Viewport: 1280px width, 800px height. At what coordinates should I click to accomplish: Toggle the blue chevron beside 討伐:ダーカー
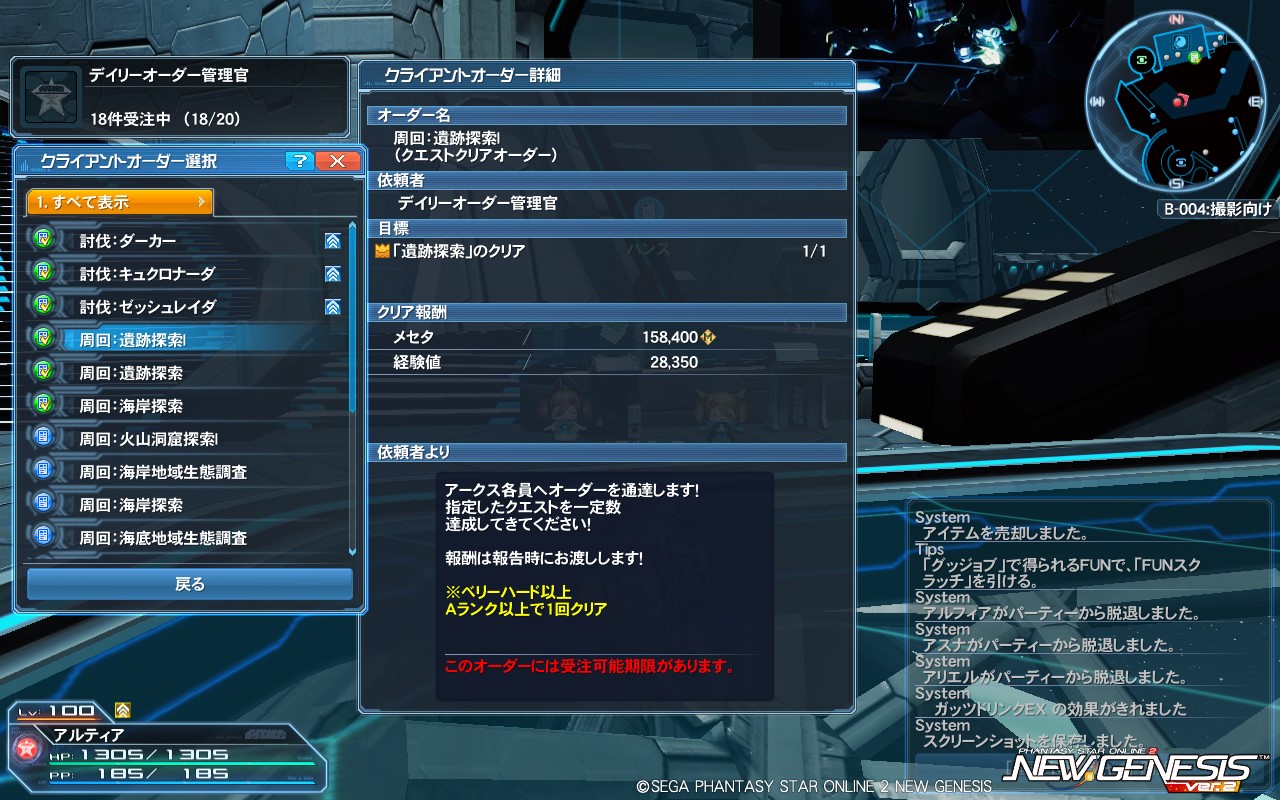tap(331, 240)
